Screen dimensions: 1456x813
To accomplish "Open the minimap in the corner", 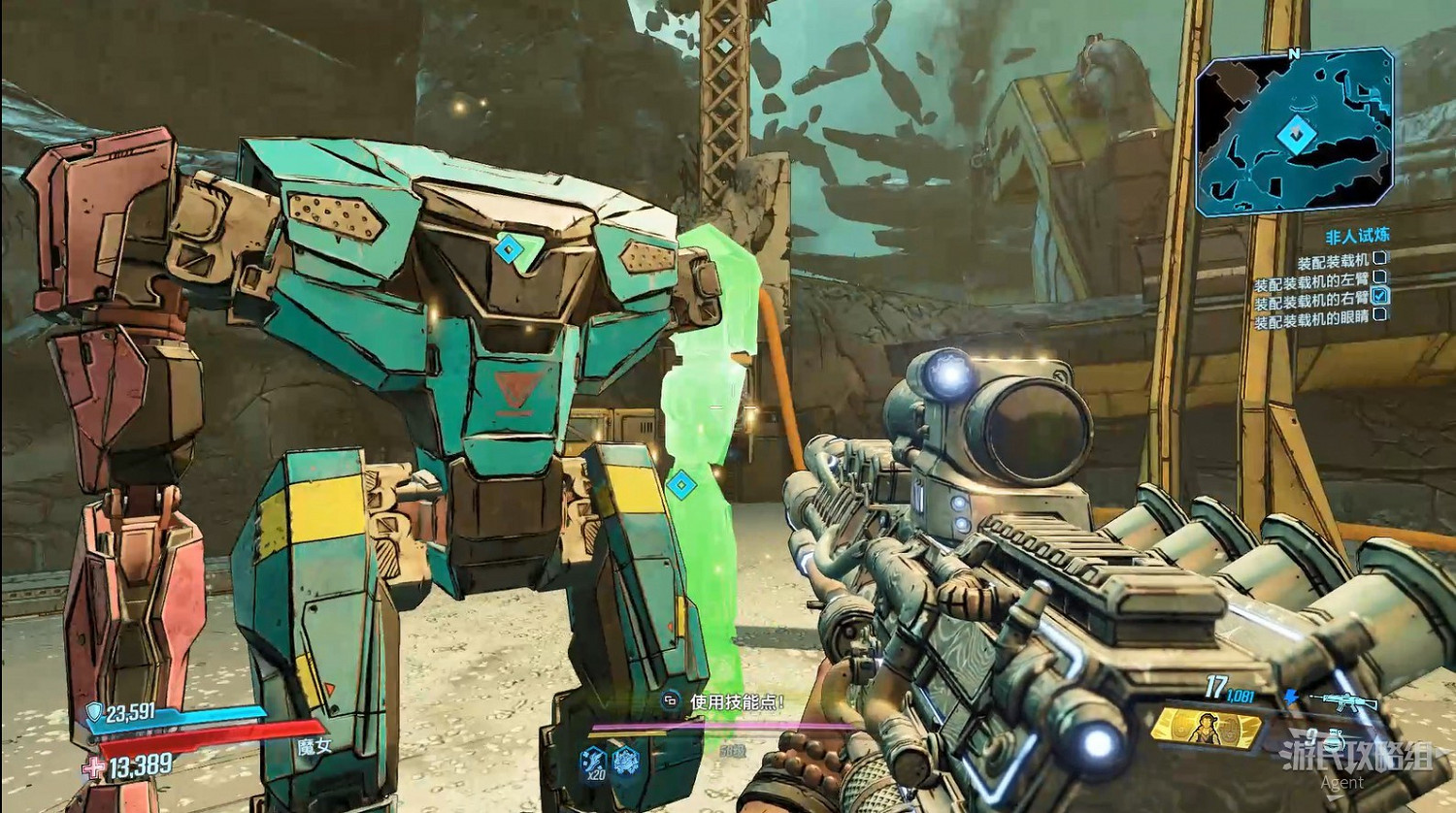I will coord(1294,134).
